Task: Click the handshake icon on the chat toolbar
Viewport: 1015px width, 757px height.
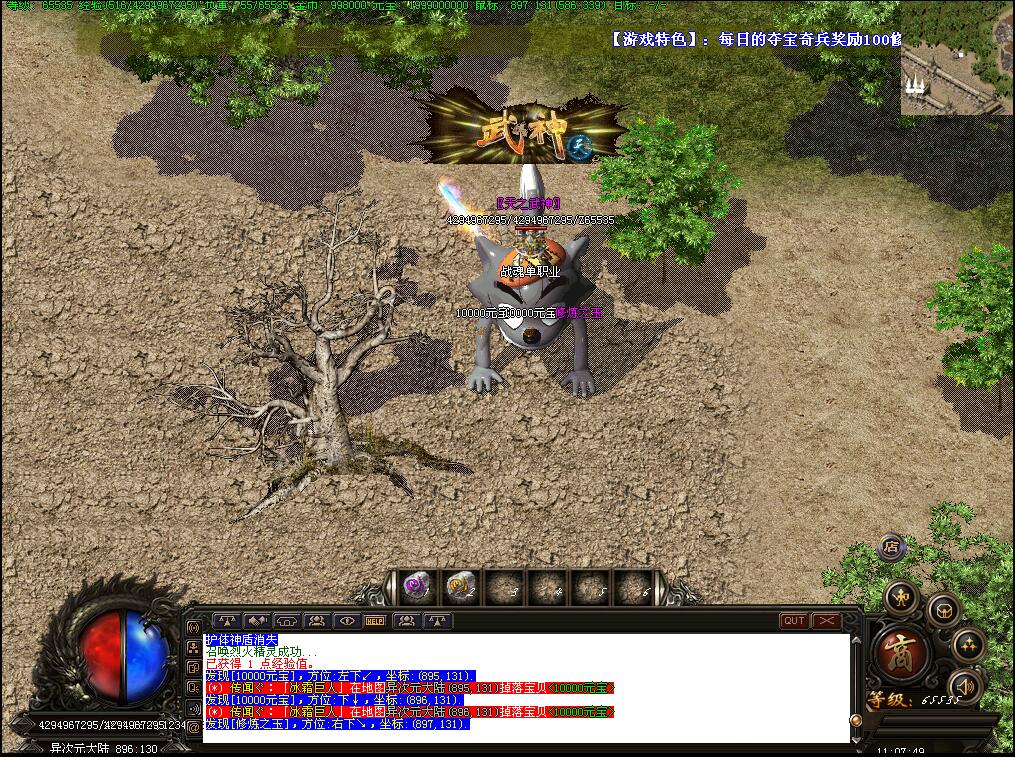Action: pos(257,621)
